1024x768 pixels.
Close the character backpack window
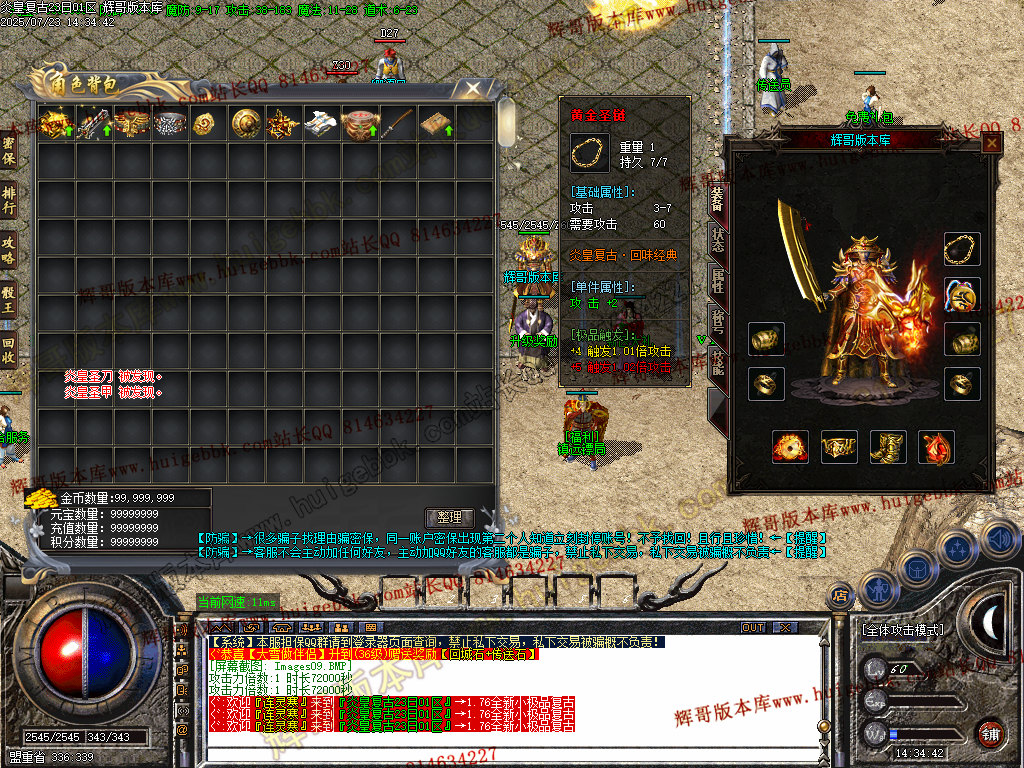pos(472,89)
